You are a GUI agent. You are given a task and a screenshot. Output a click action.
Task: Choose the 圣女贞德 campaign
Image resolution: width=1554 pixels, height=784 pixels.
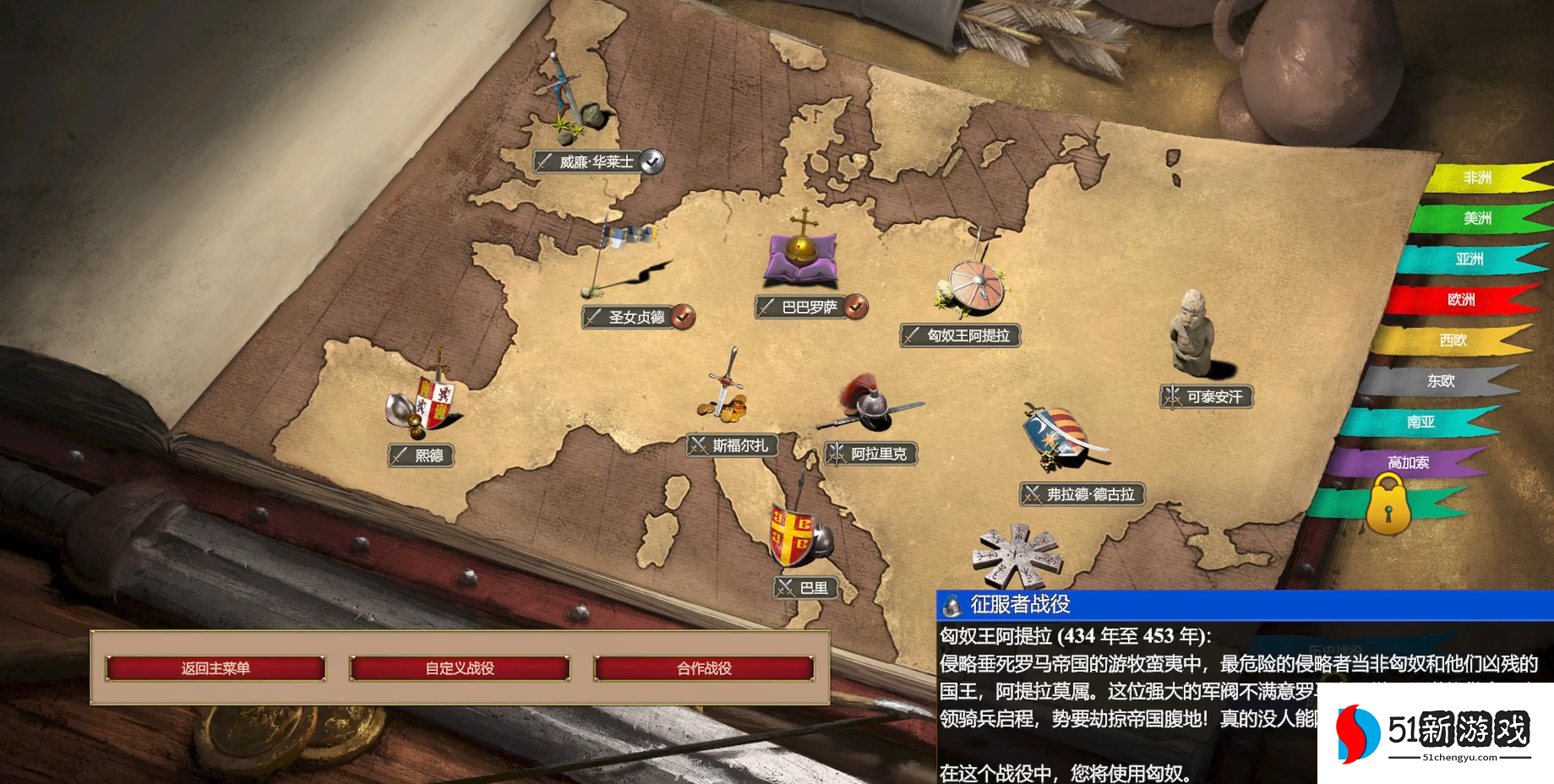[636, 317]
